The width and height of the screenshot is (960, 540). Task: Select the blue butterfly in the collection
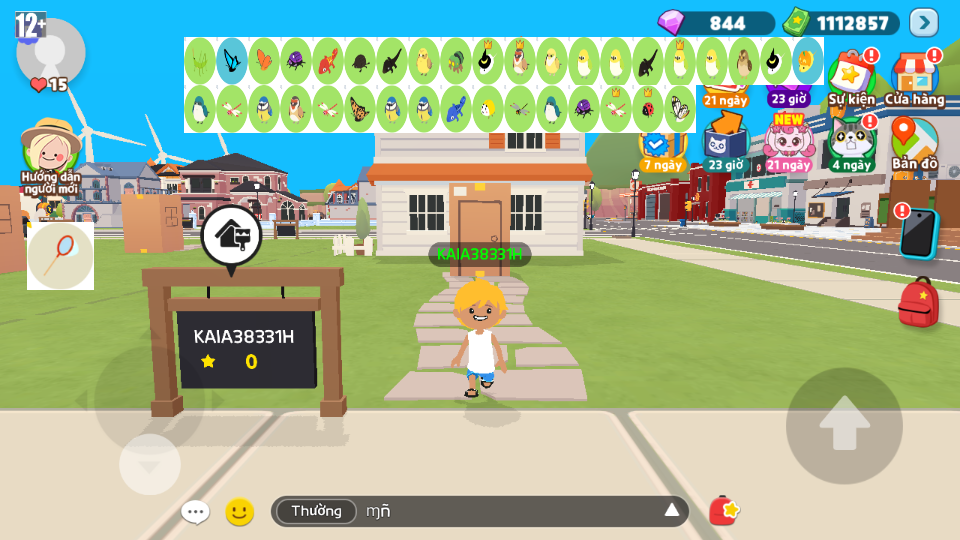pyautogui.click(x=232, y=61)
